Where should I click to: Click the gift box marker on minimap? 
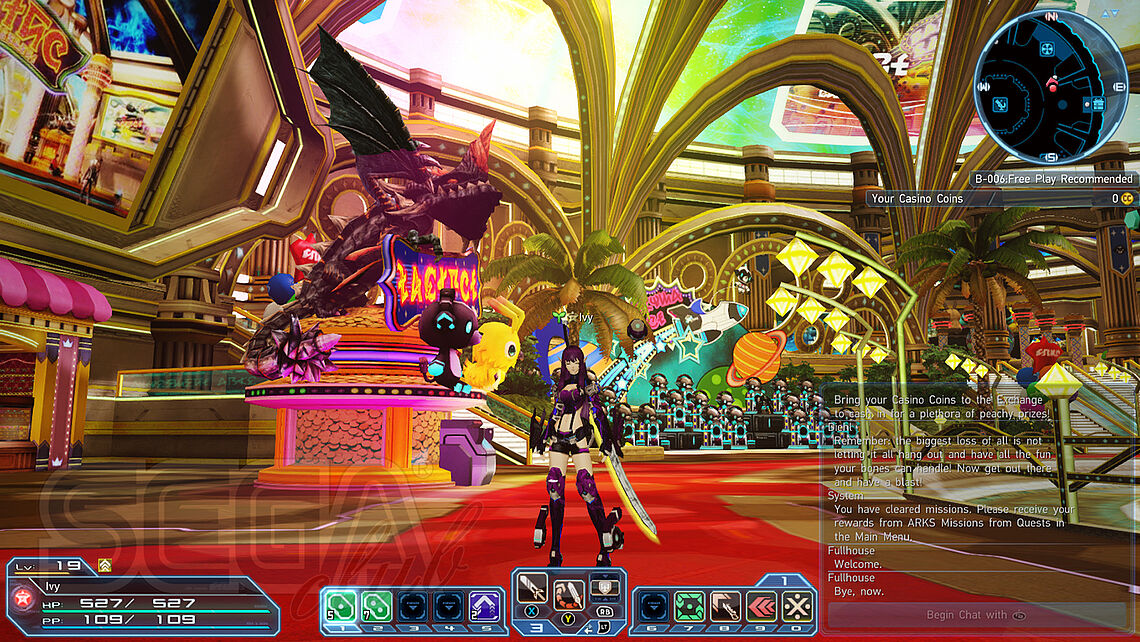(x=1098, y=103)
